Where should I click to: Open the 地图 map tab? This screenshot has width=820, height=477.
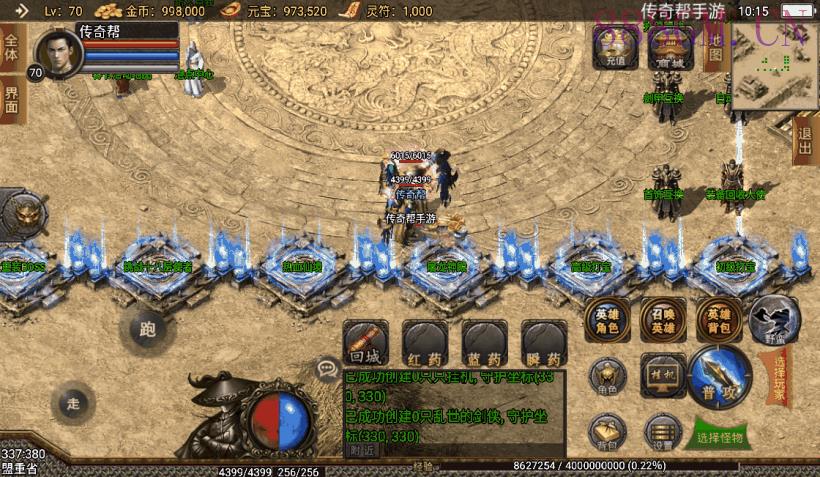point(715,46)
